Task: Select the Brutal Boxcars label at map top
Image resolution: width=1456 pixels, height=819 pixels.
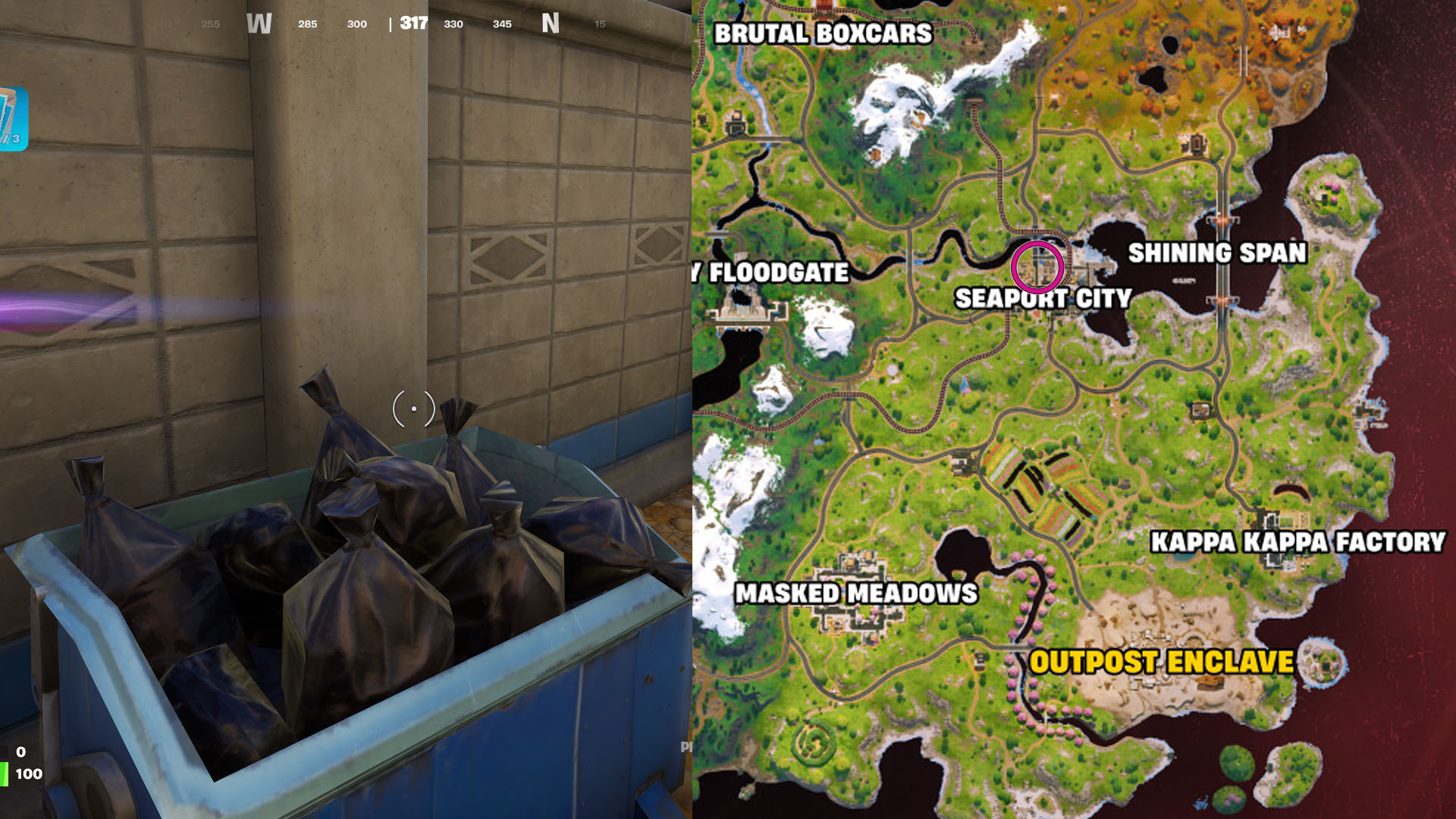Action: pyautogui.click(x=825, y=33)
